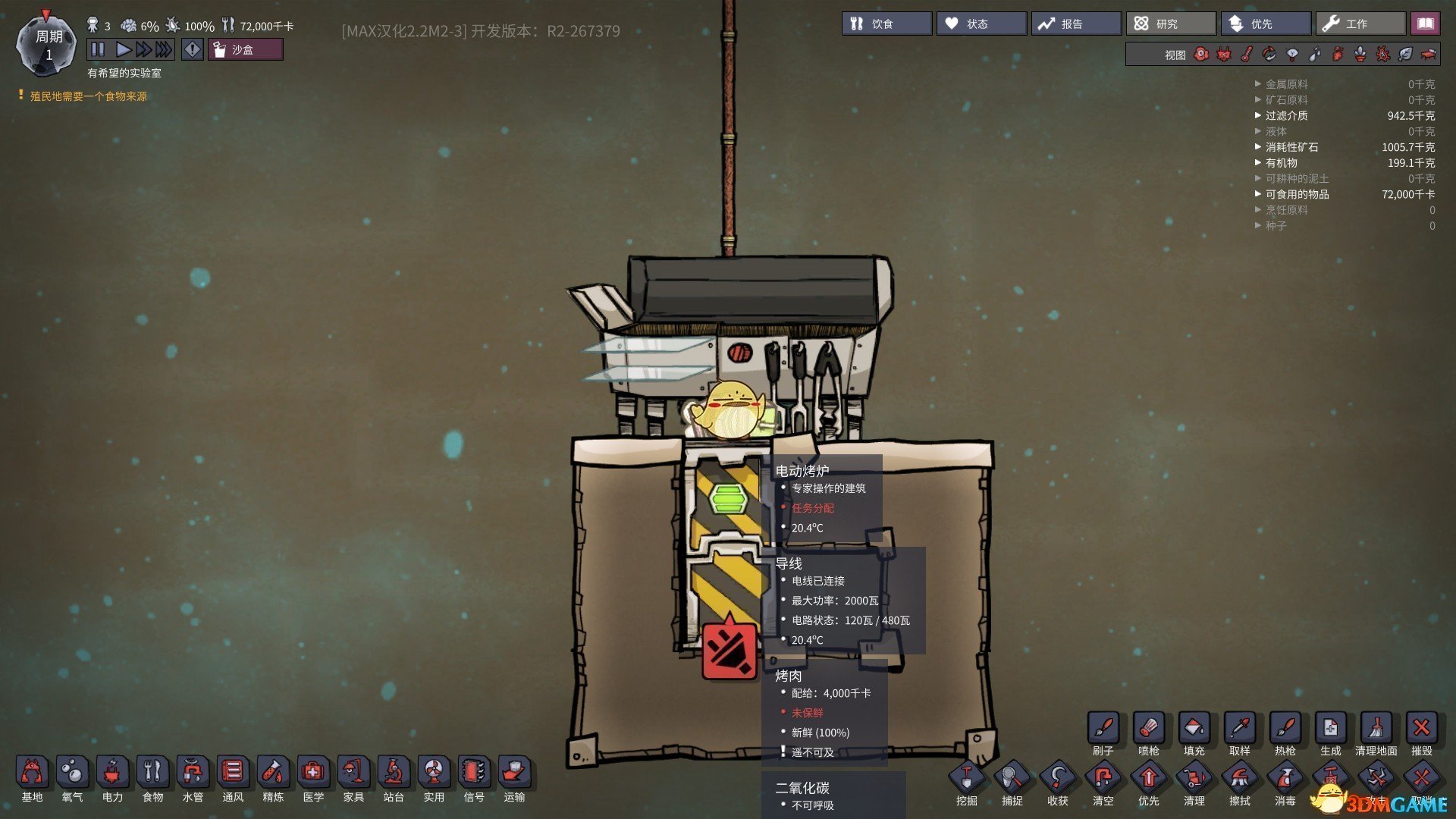Open the 状态 (Vitals) screen
This screenshot has height=819, width=1456.
click(981, 24)
